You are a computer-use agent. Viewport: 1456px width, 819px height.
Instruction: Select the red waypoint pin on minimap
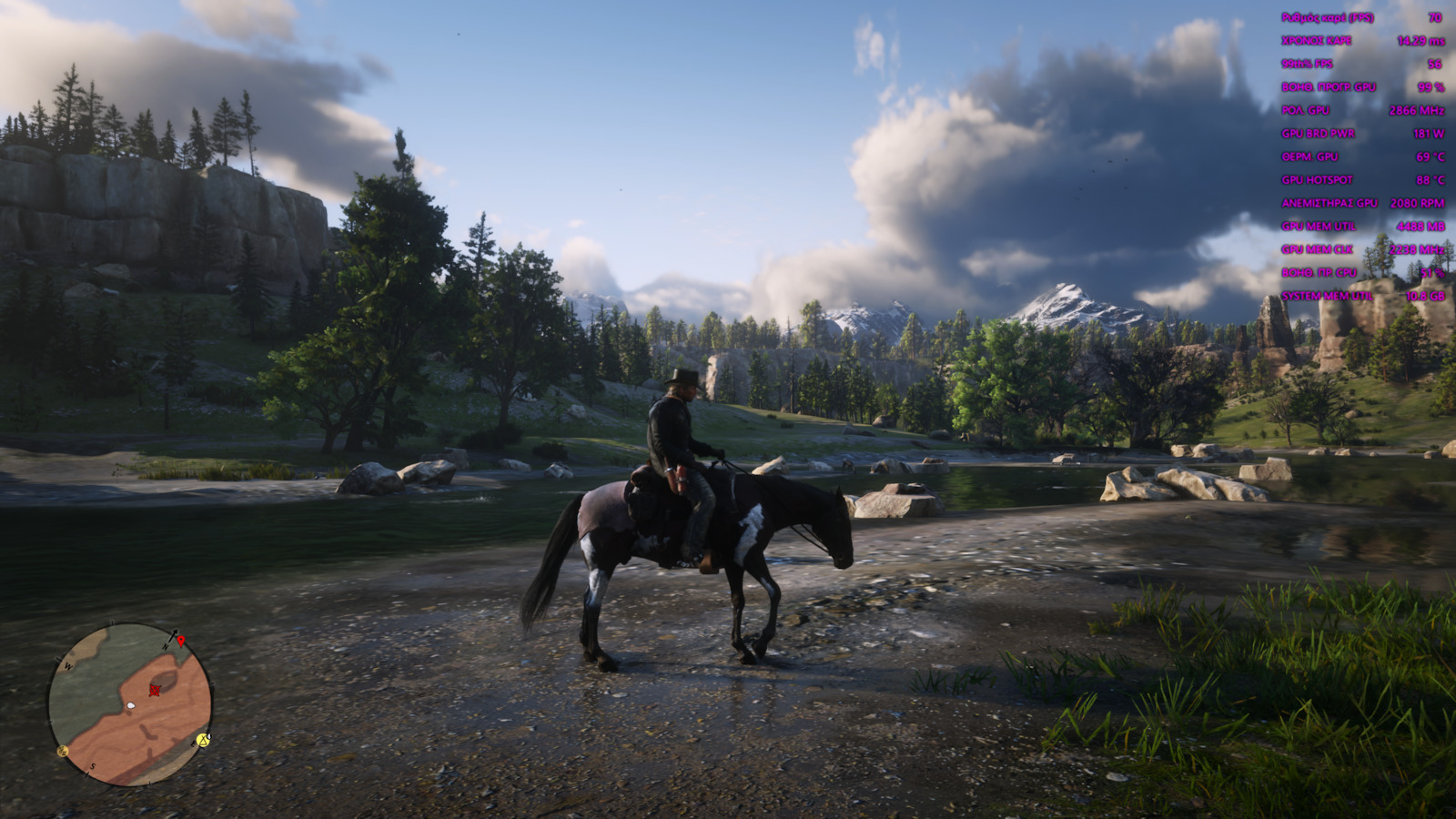pos(181,642)
